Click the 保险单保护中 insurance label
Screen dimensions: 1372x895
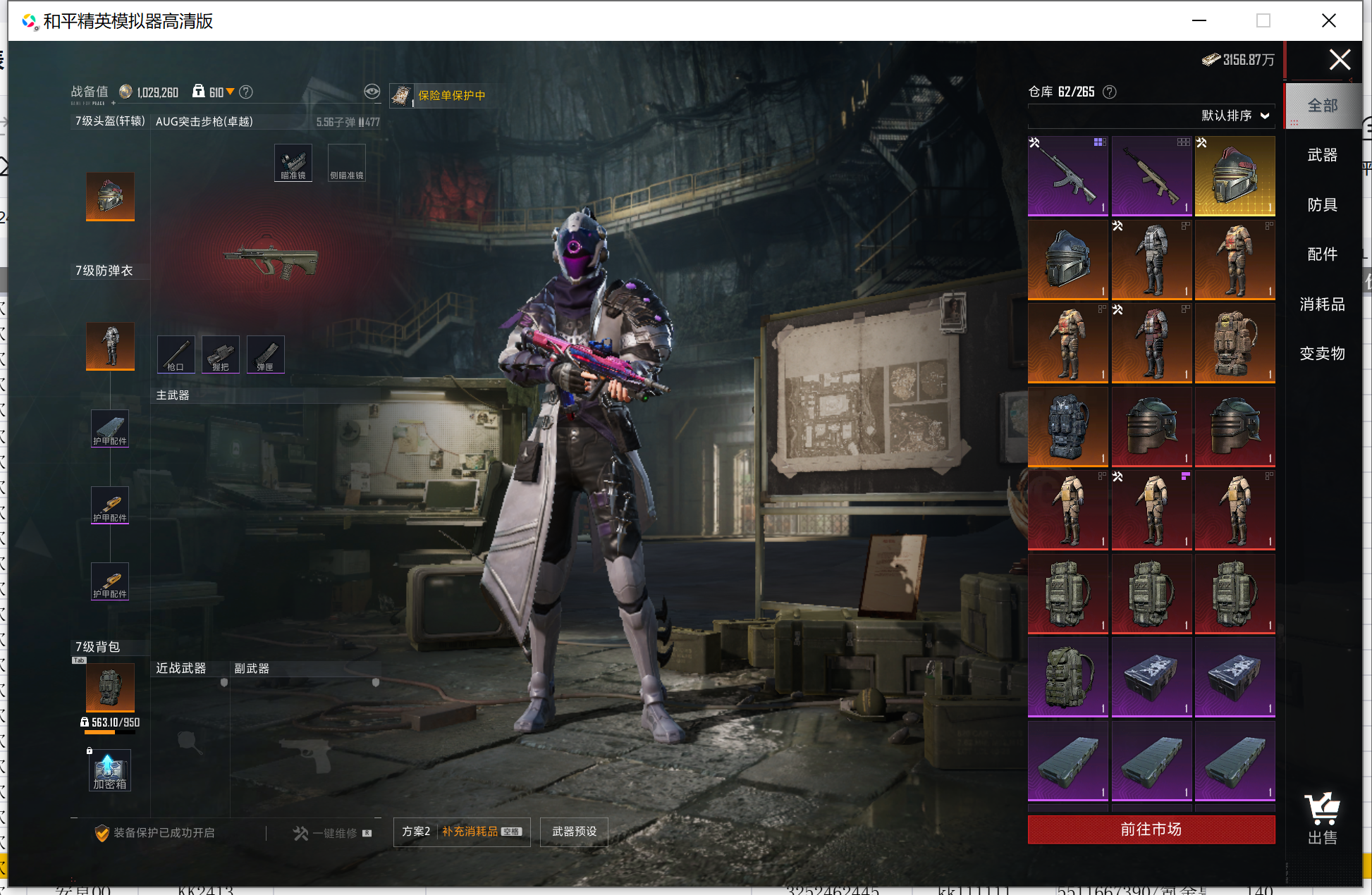coord(451,95)
